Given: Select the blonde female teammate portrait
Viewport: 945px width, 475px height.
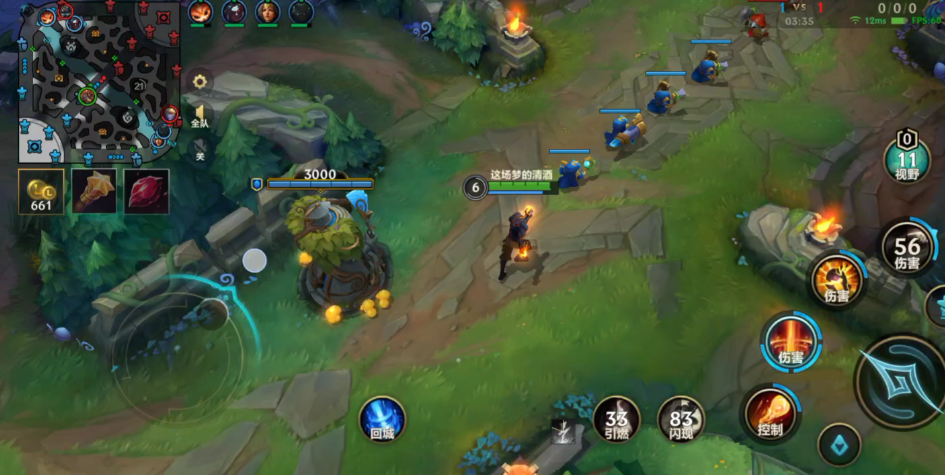Looking at the screenshot, I should (268, 12).
